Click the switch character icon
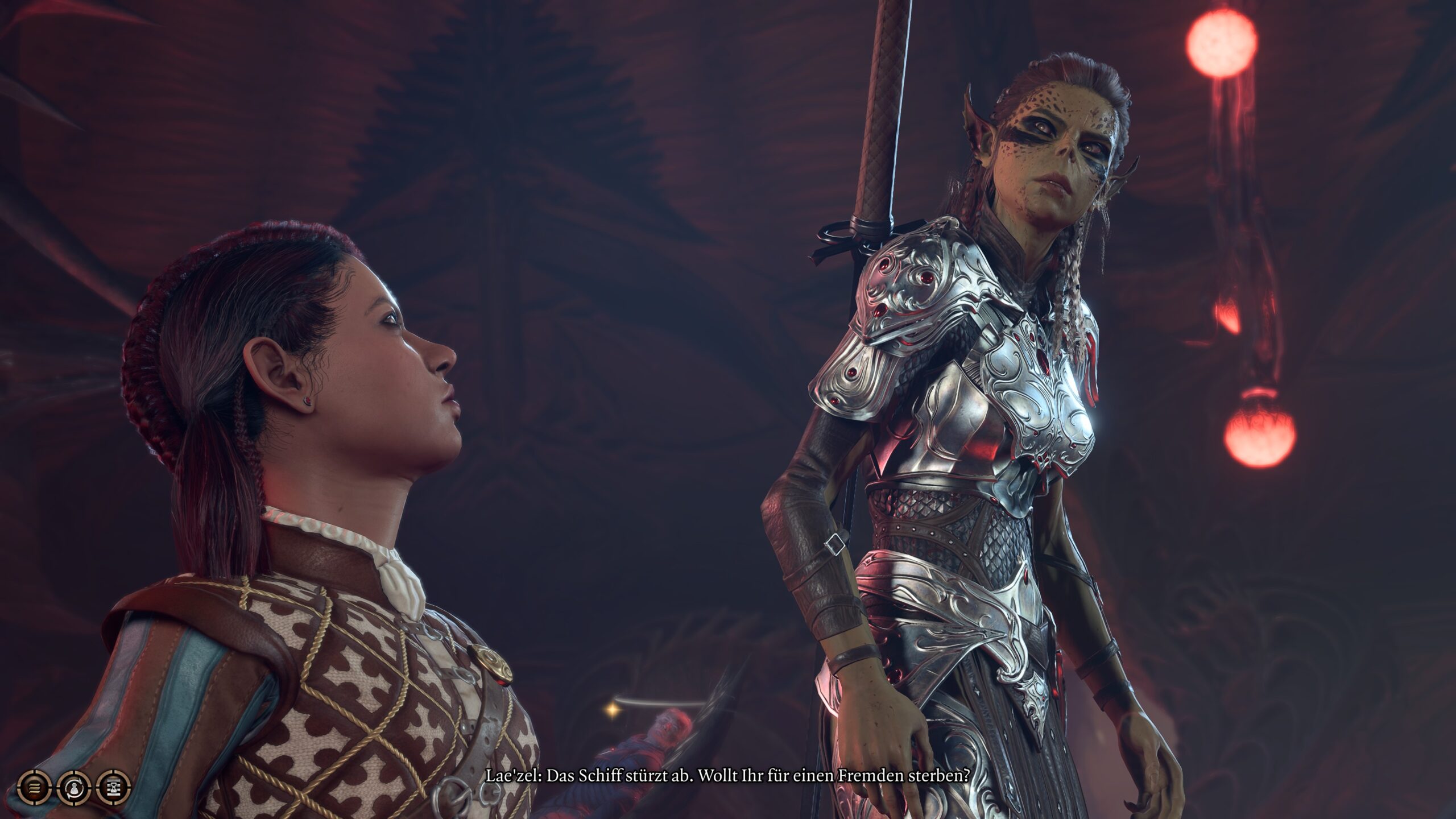This screenshot has height=819, width=1456. pyautogui.click(x=74, y=788)
